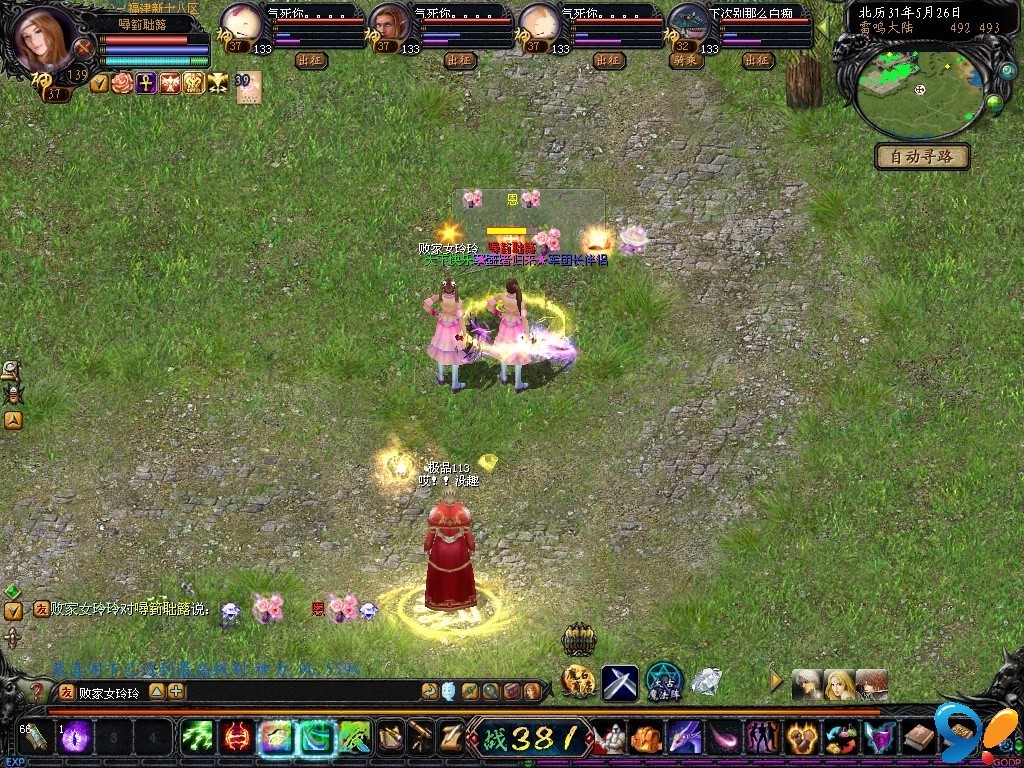This screenshot has height=768, width=1024.
Task: Click the green globe world map button
Action: coord(994,102)
